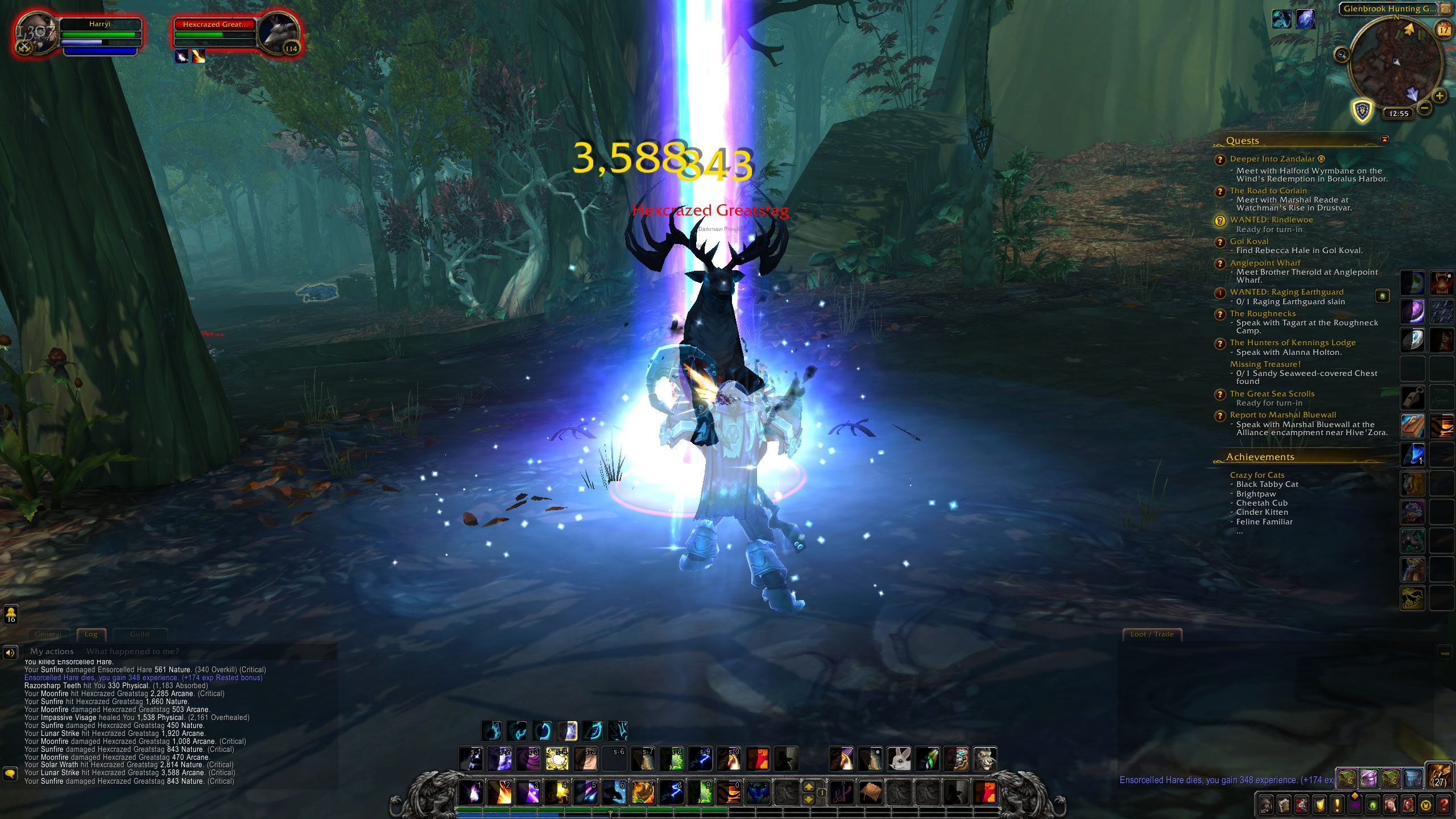1456x819 pixels.
Task: Collapse the Quests objective tracker header
Action: (x=1243, y=141)
